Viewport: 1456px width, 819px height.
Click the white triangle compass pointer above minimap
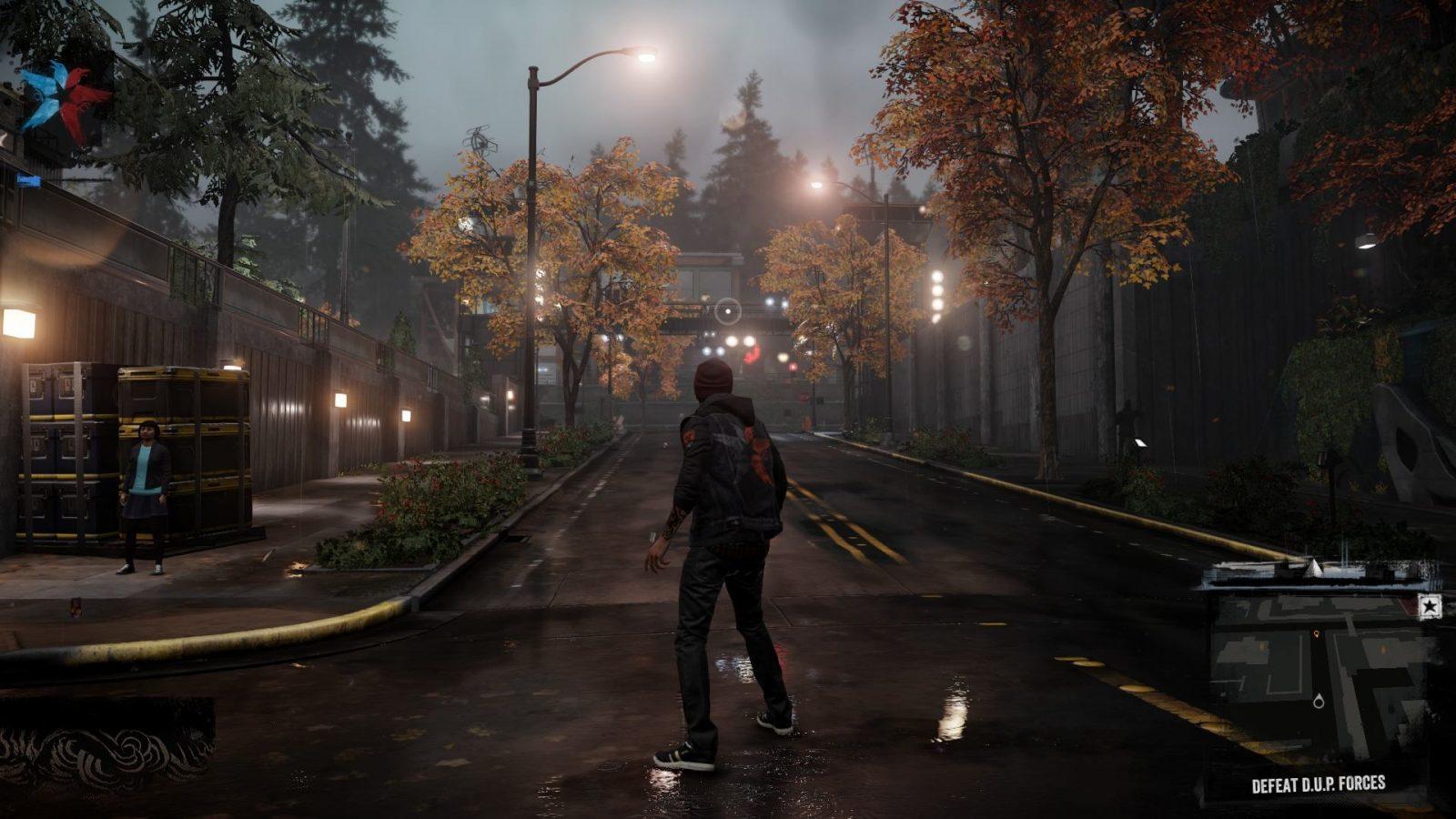pos(1312,569)
